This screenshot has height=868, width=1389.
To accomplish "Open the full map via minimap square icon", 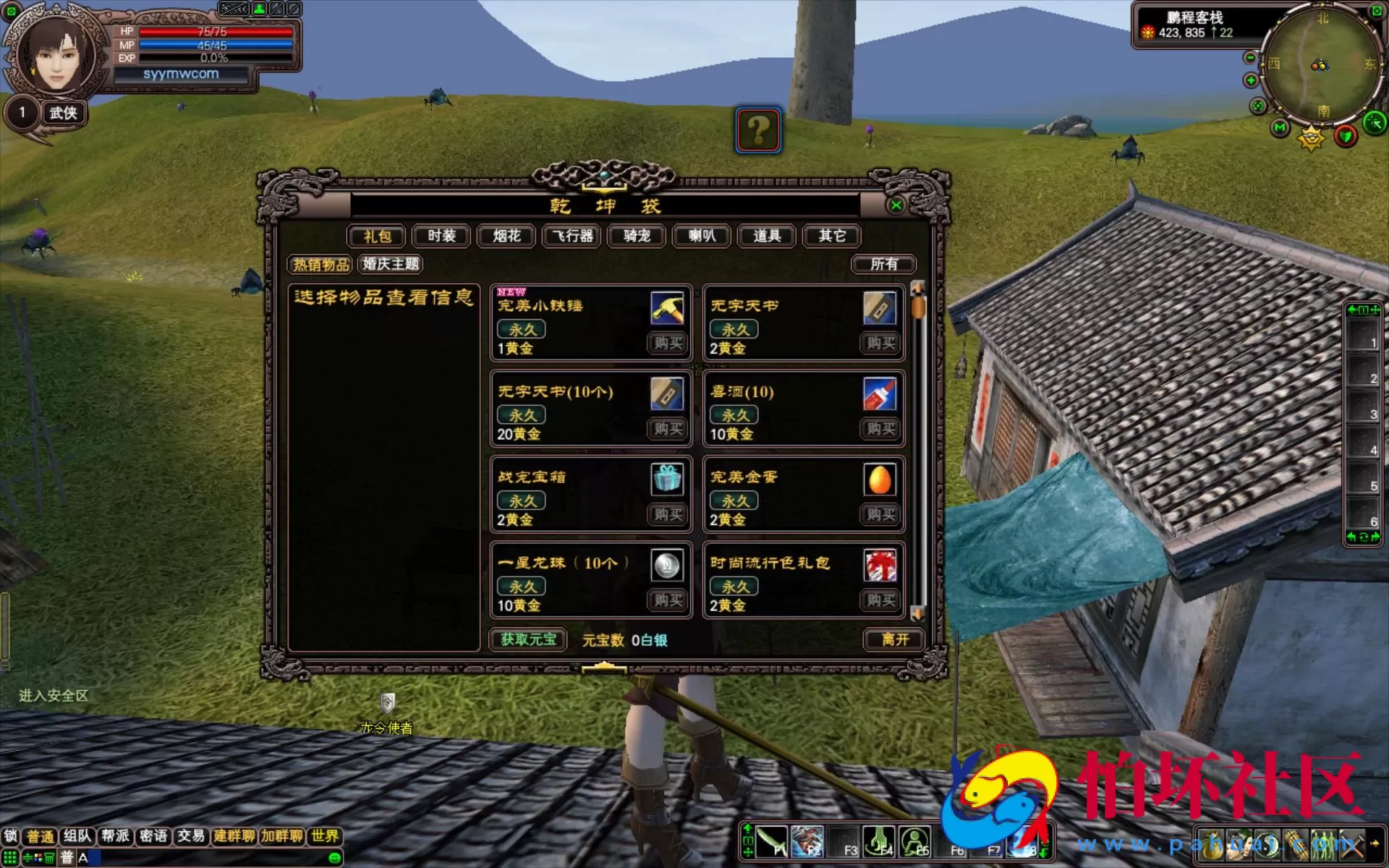I will click(x=1376, y=10).
